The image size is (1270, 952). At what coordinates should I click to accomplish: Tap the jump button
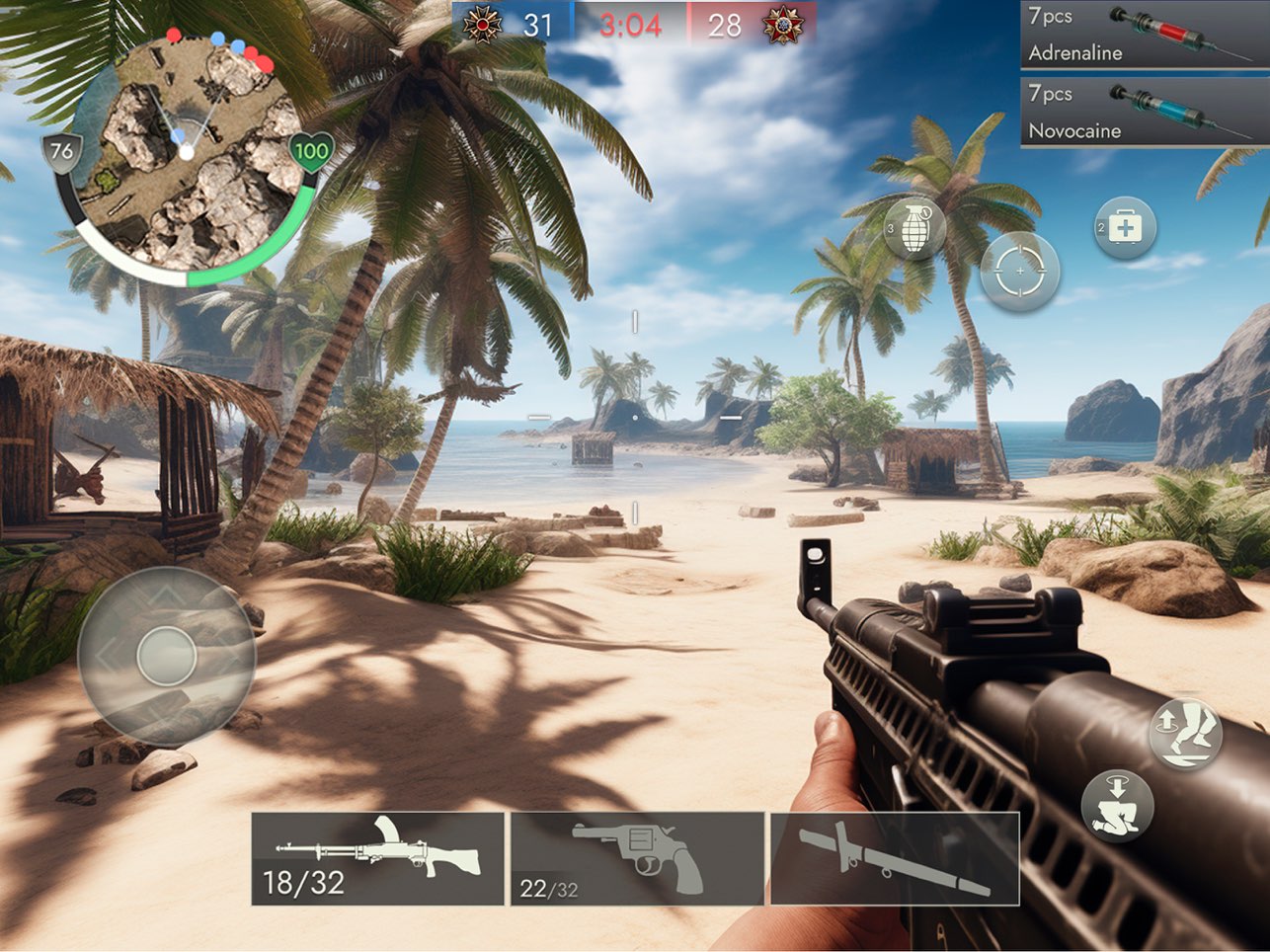coord(1186,734)
